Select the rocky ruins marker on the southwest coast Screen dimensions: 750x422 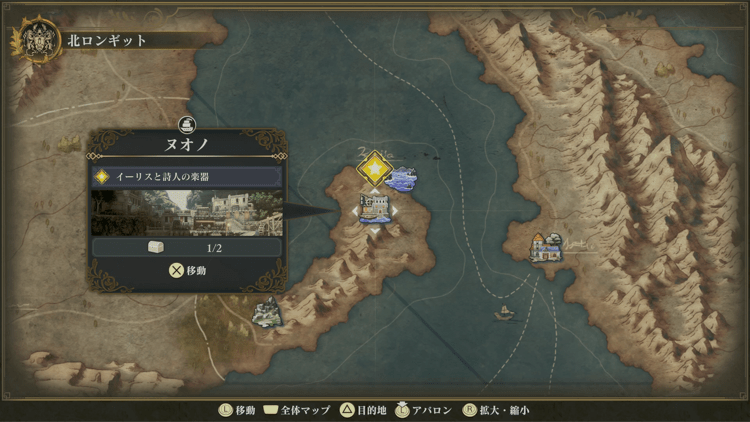pyautogui.click(x=266, y=313)
